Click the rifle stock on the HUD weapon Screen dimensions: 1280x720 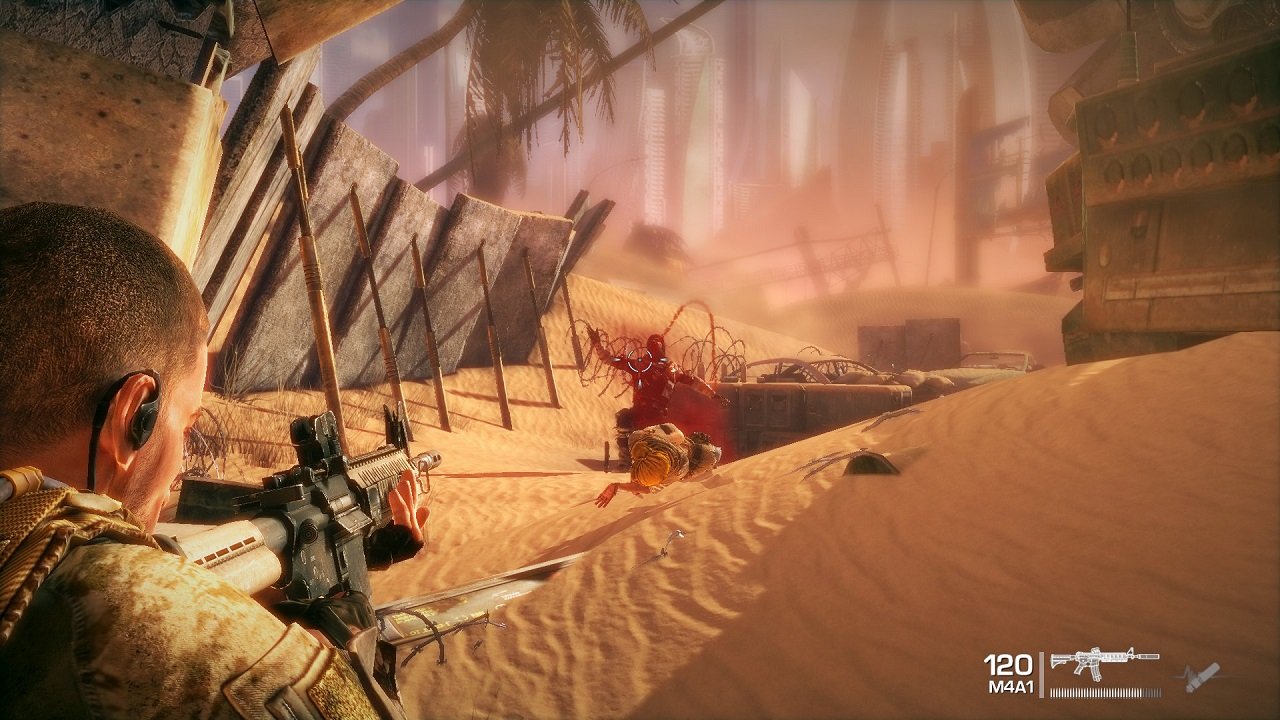(1059, 659)
